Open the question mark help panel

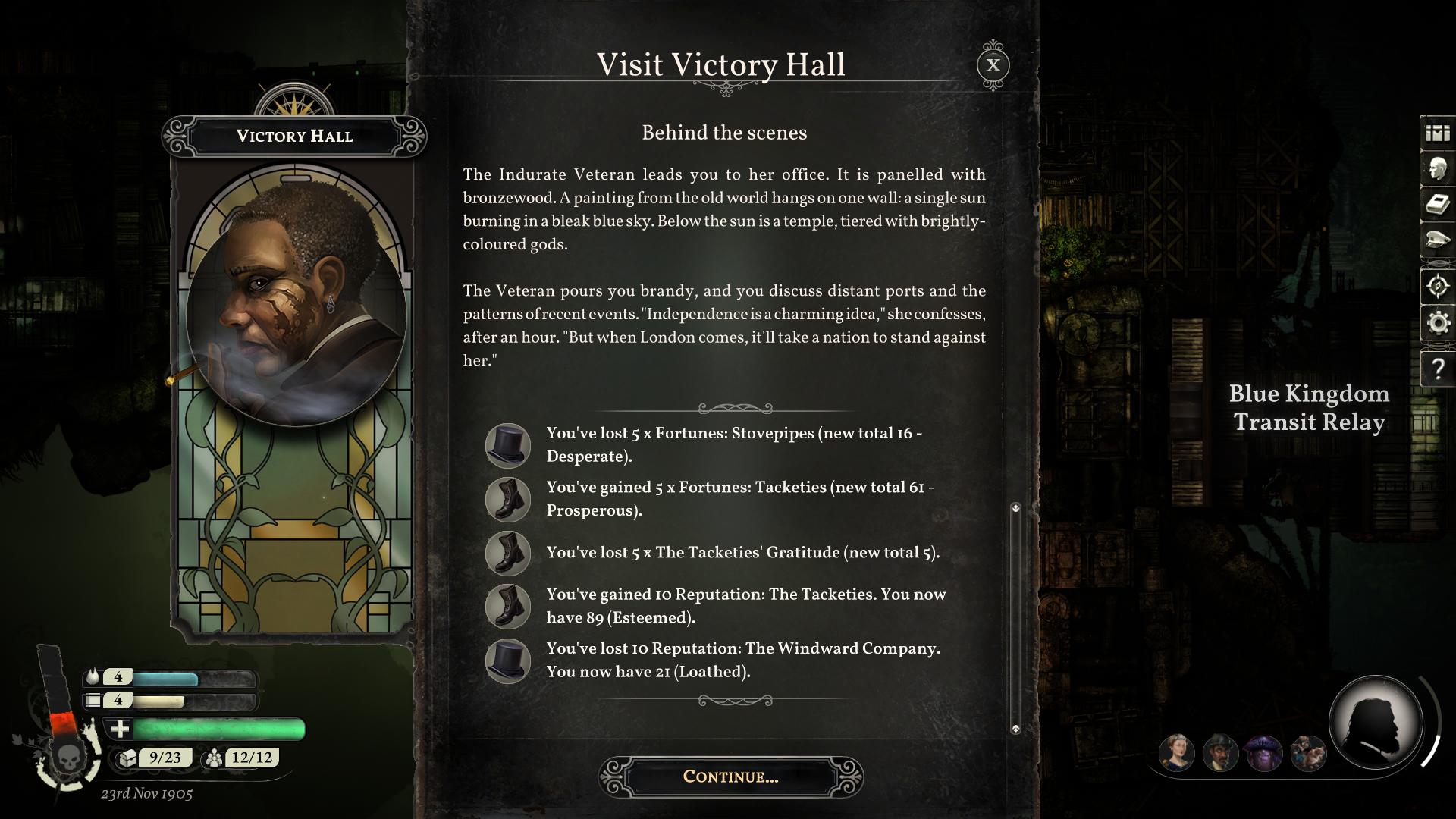(x=1437, y=369)
